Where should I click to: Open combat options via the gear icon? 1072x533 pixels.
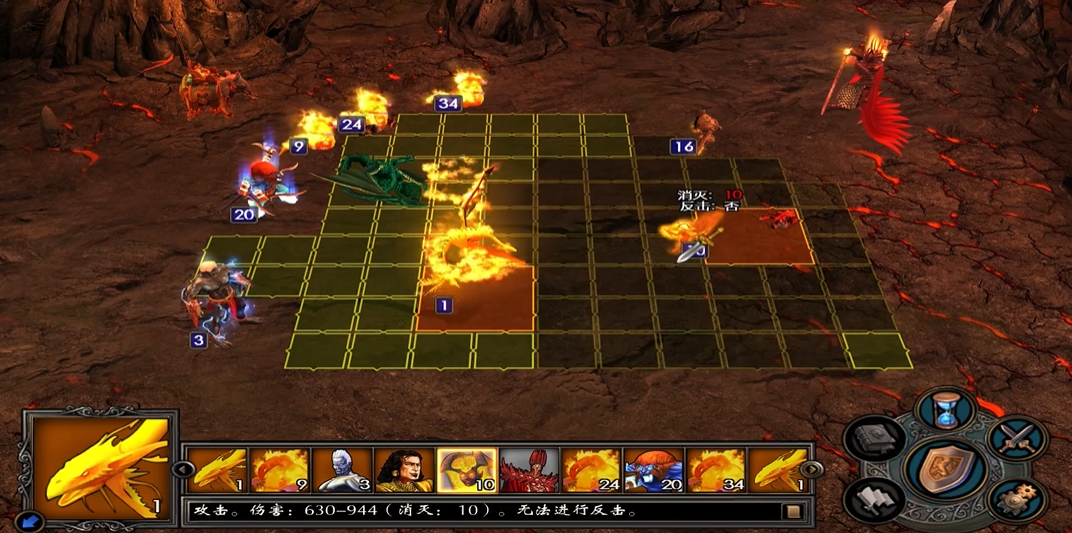pos(1016,497)
